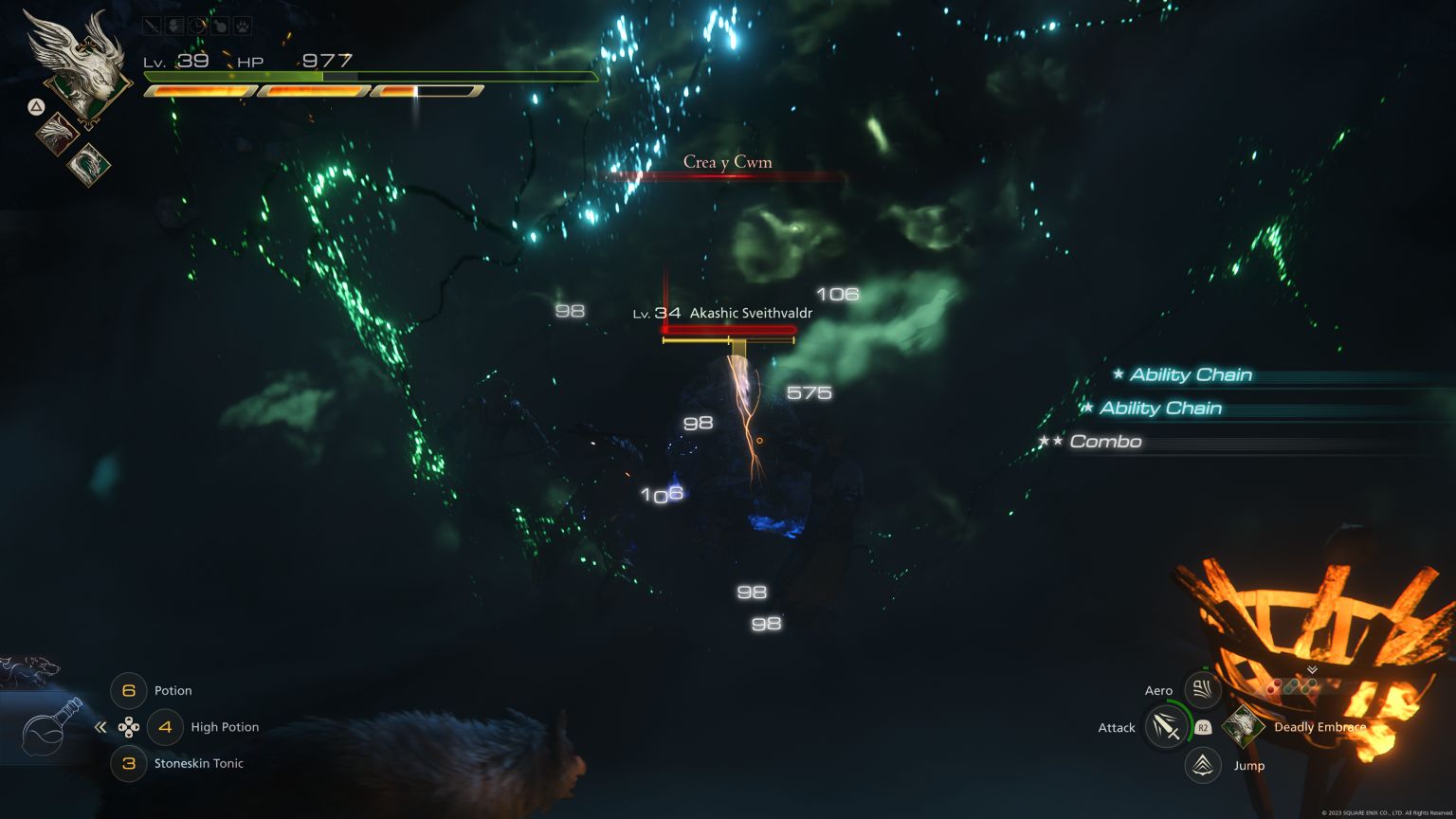Screen dimensions: 1456x819
Task: Activate the Jump action icon
Action: point(1203,765)
